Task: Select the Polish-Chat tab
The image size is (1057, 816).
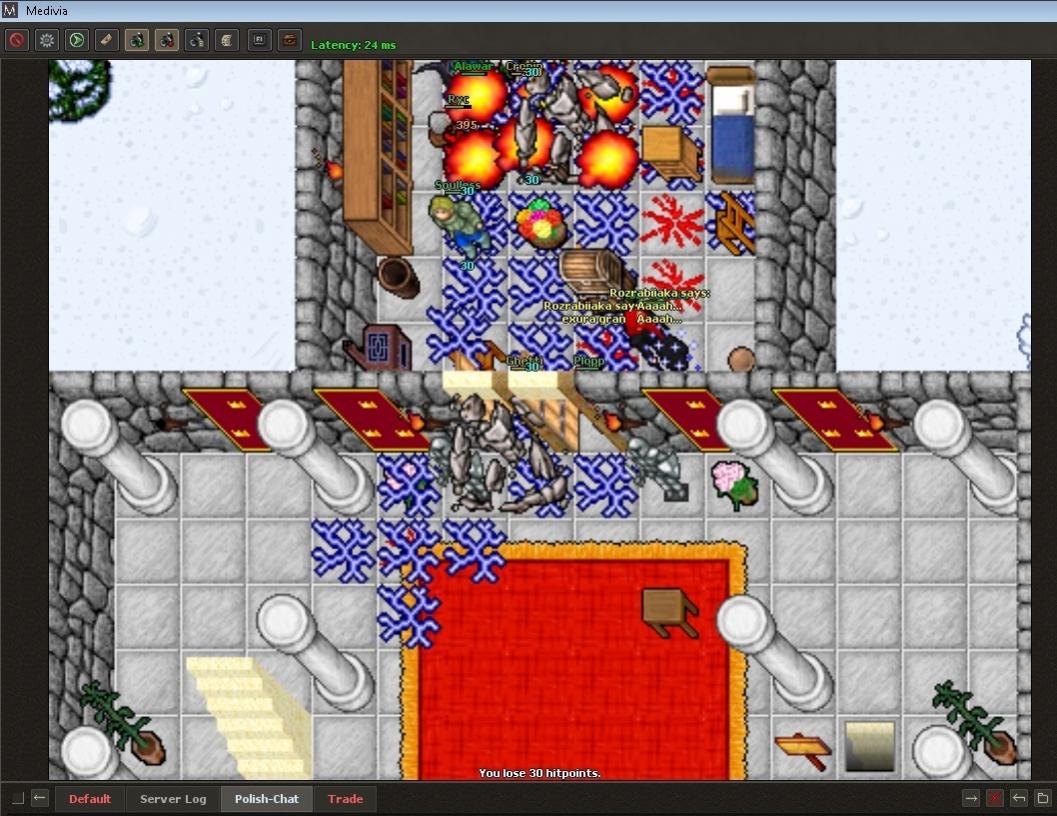Action: click(266, 799)
